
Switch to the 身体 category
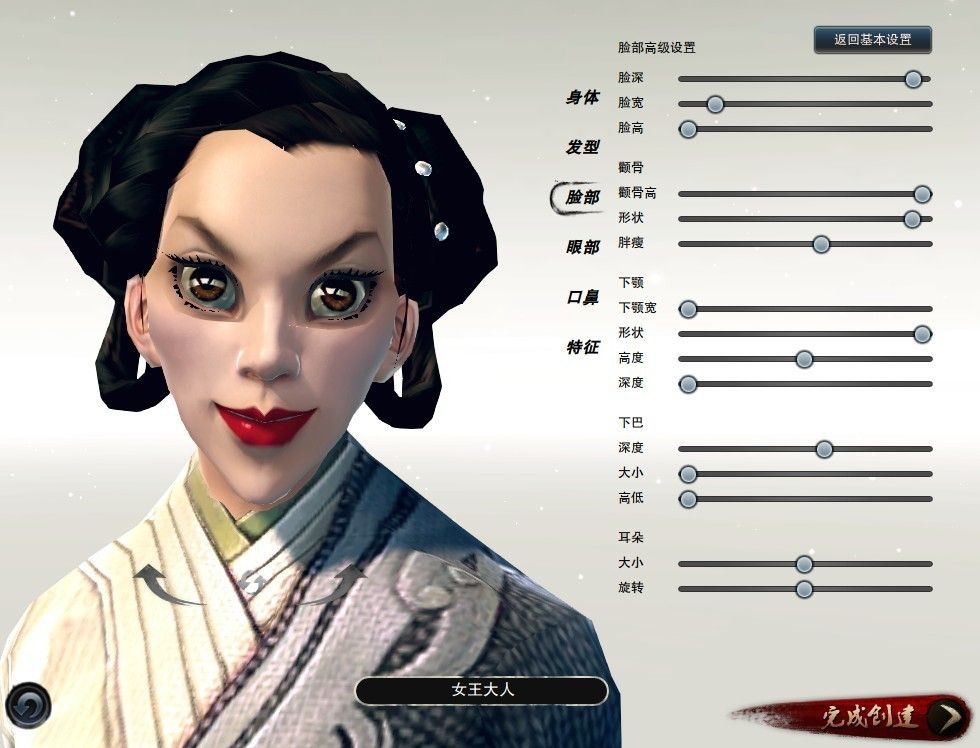click(x=582, y=98)
